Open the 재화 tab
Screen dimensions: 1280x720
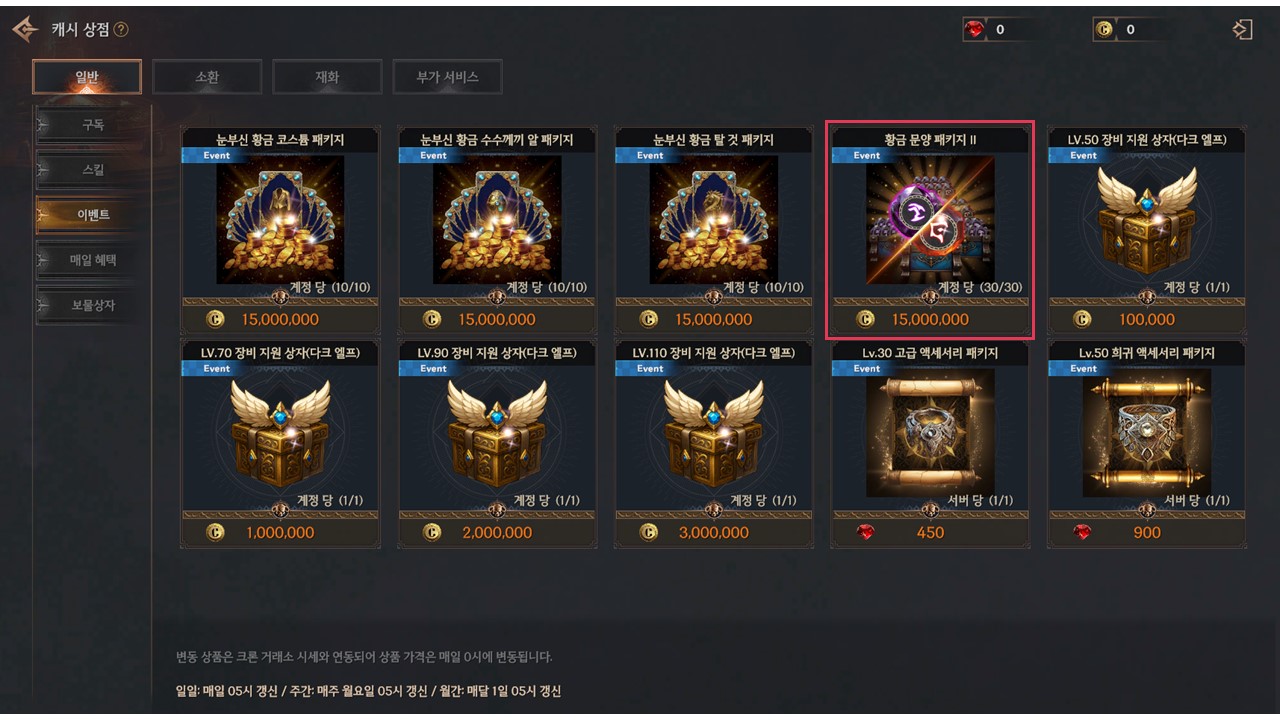(327, 77)
